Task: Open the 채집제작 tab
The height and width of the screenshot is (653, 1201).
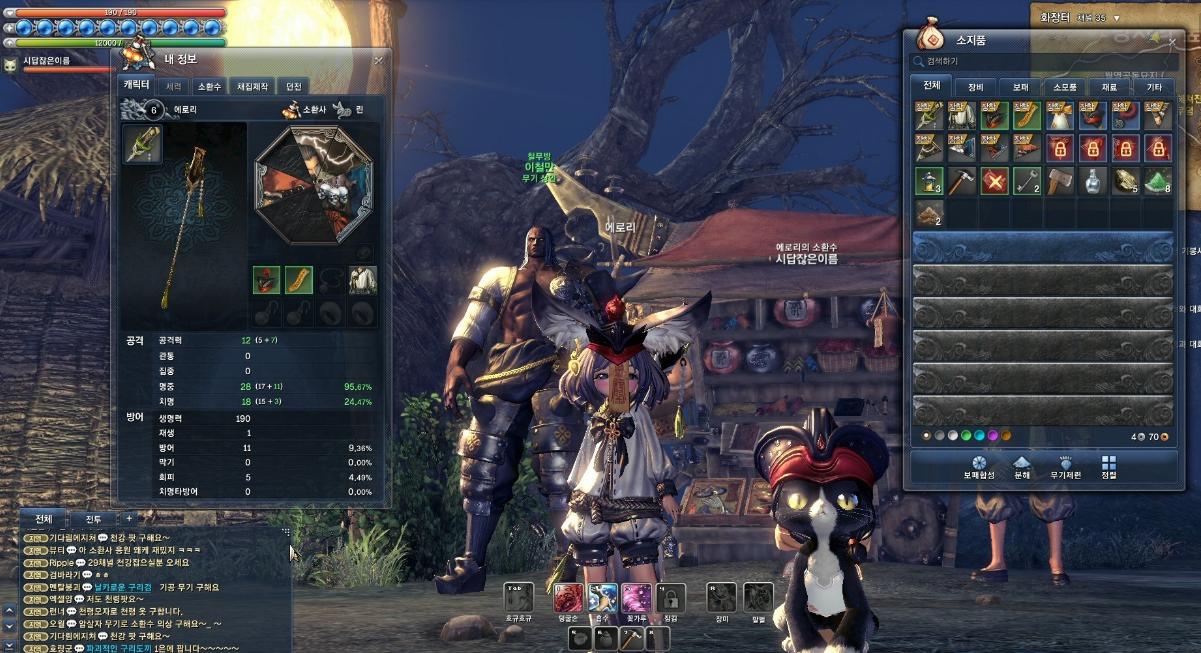Action: tap(251, 86)
